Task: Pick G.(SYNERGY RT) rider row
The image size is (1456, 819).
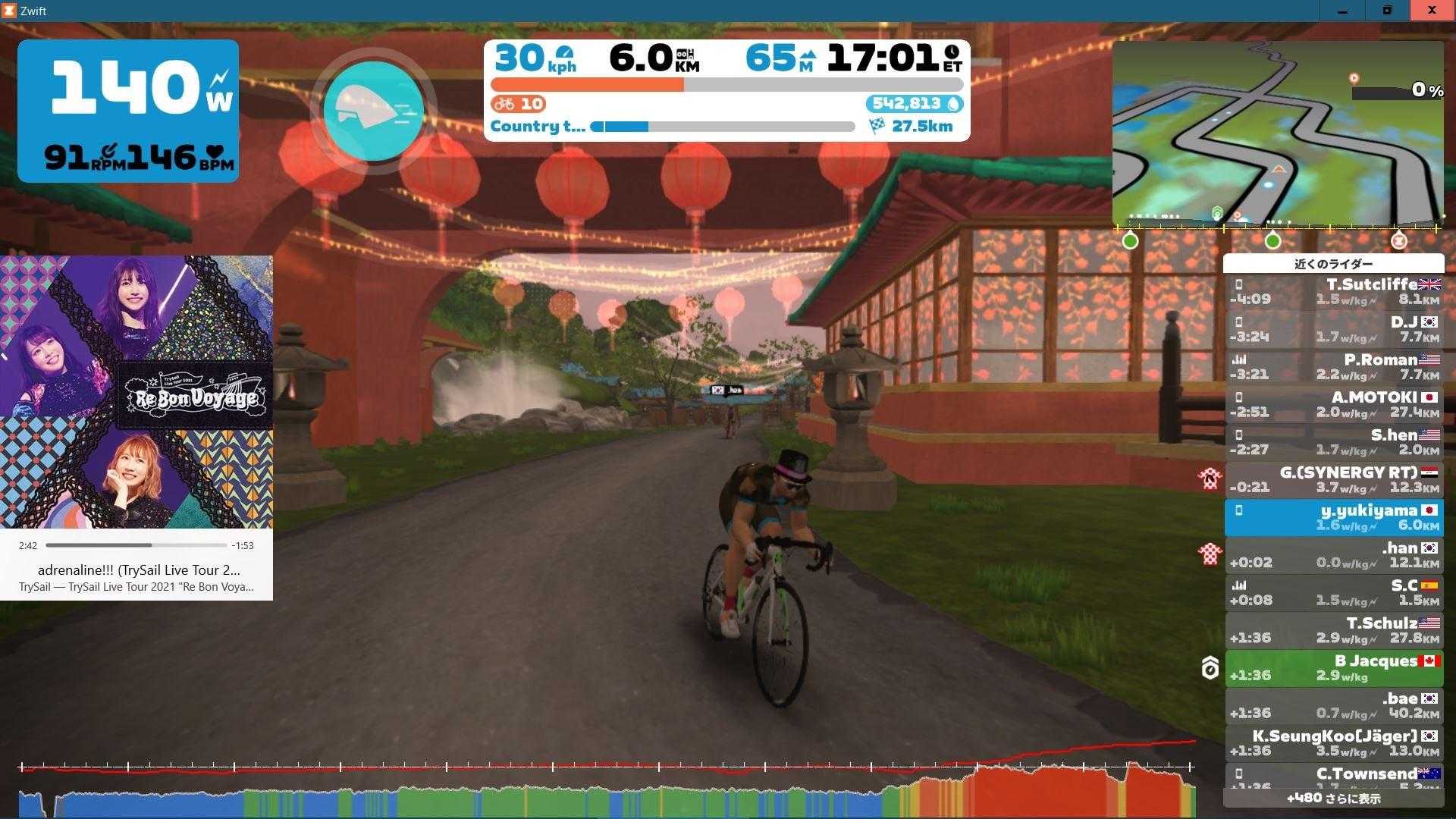Action: coord(1334,479)
